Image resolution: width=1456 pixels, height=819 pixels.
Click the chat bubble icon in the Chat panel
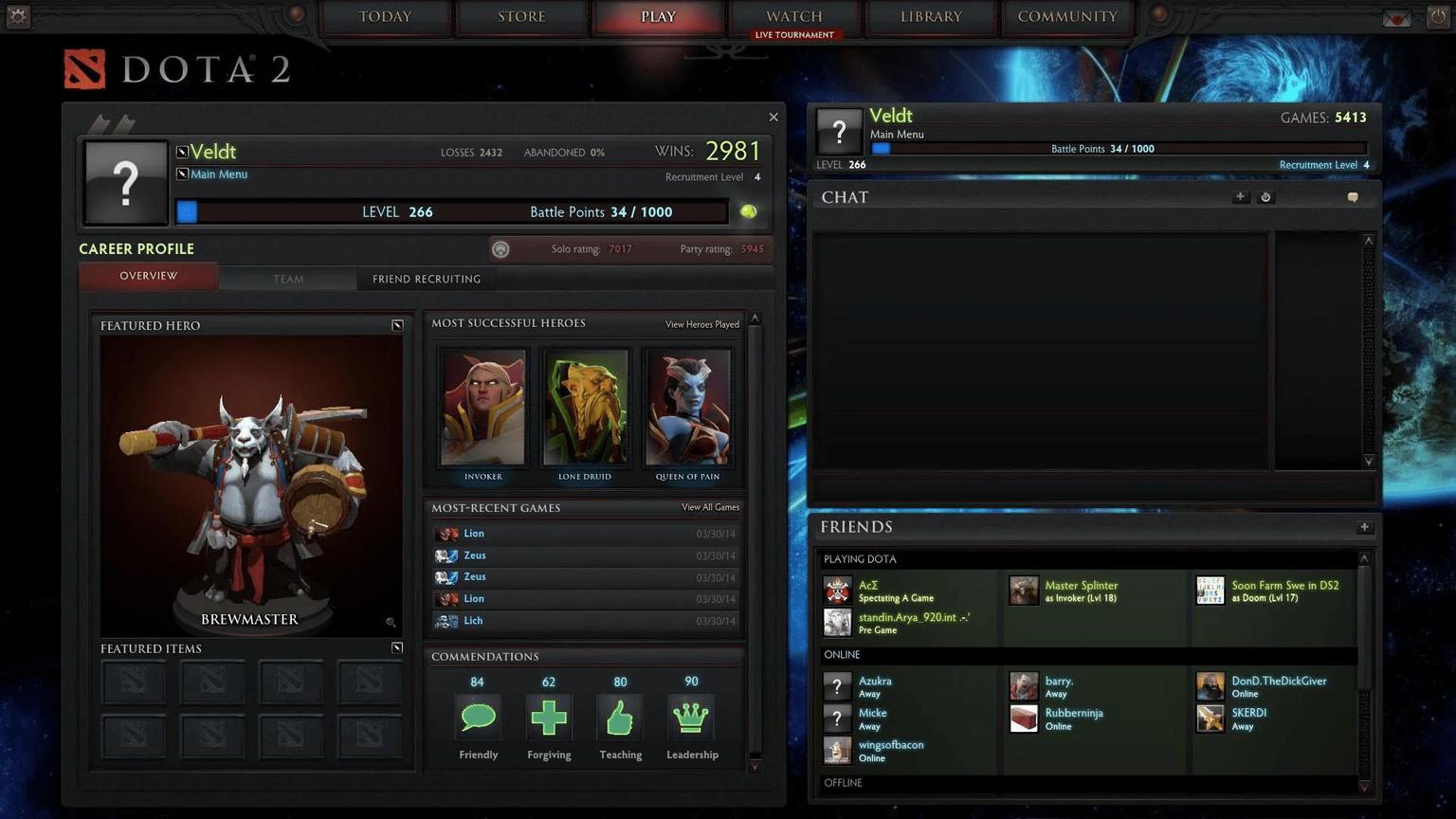[1353, 196]
